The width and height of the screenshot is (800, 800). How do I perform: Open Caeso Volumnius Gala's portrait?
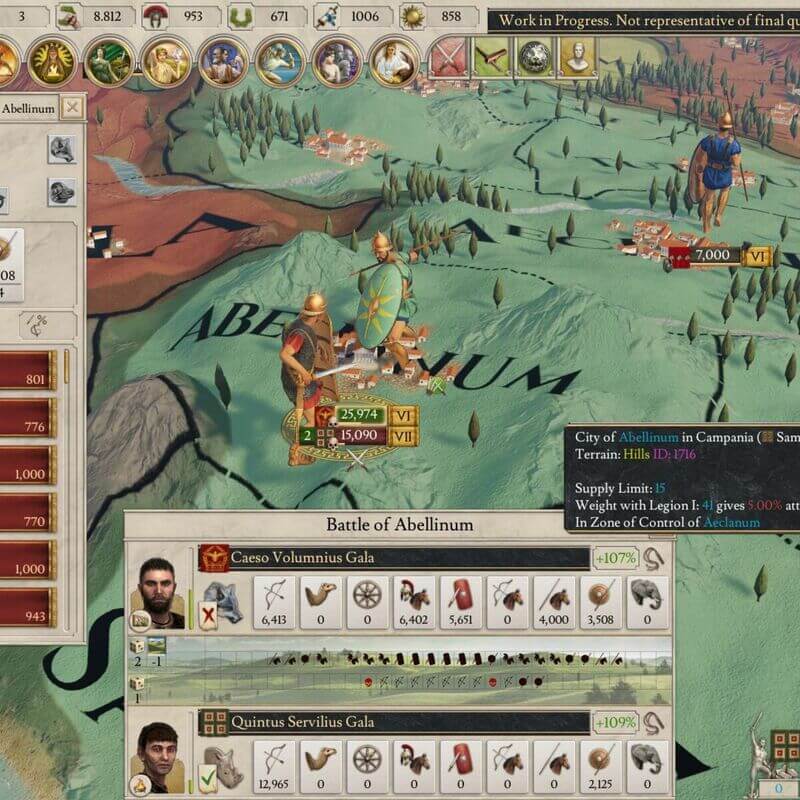pos(161,592)
